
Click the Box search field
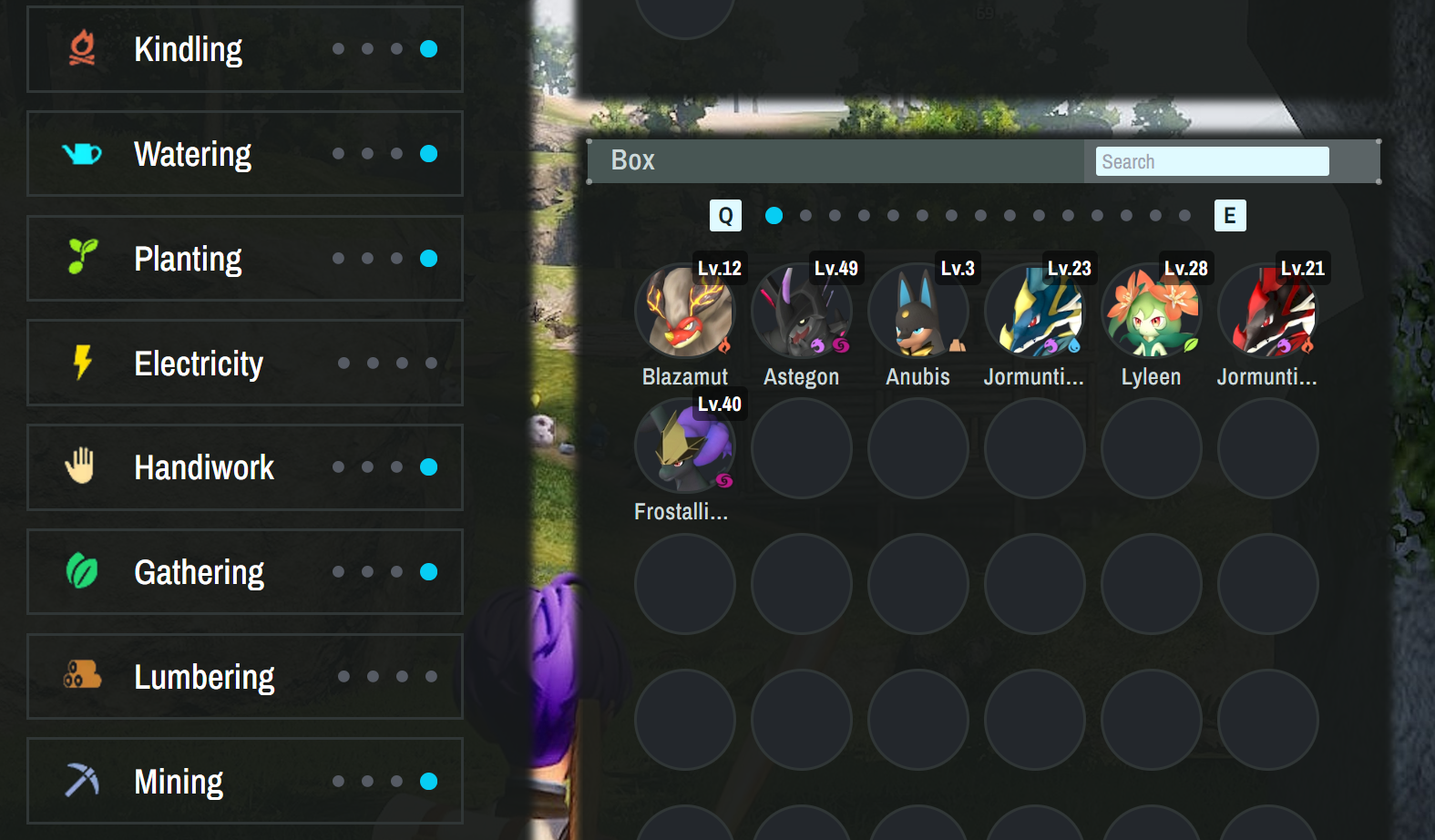[x=1212, y=161]
